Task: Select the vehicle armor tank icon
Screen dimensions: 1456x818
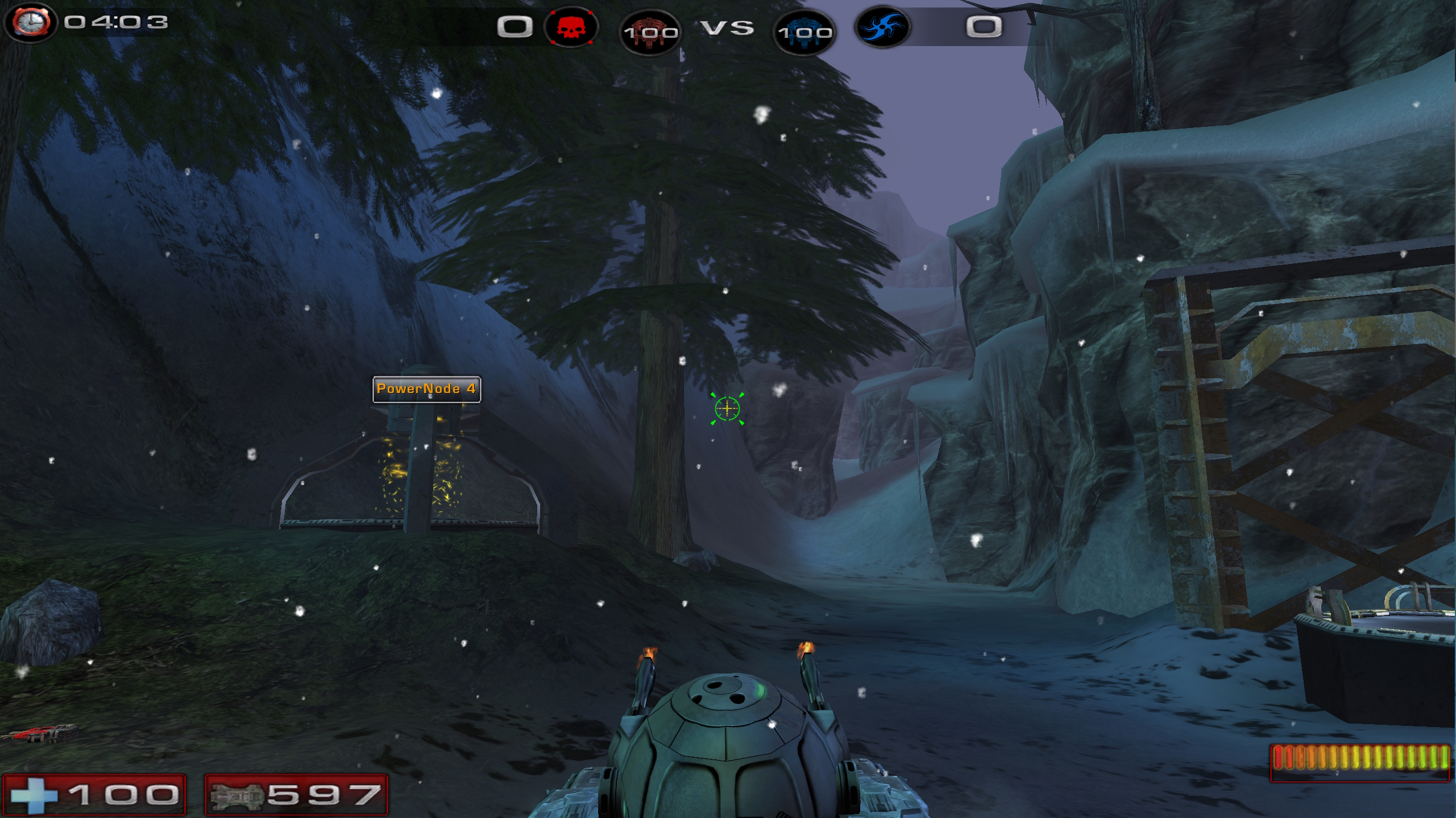Action: (237, 795)
